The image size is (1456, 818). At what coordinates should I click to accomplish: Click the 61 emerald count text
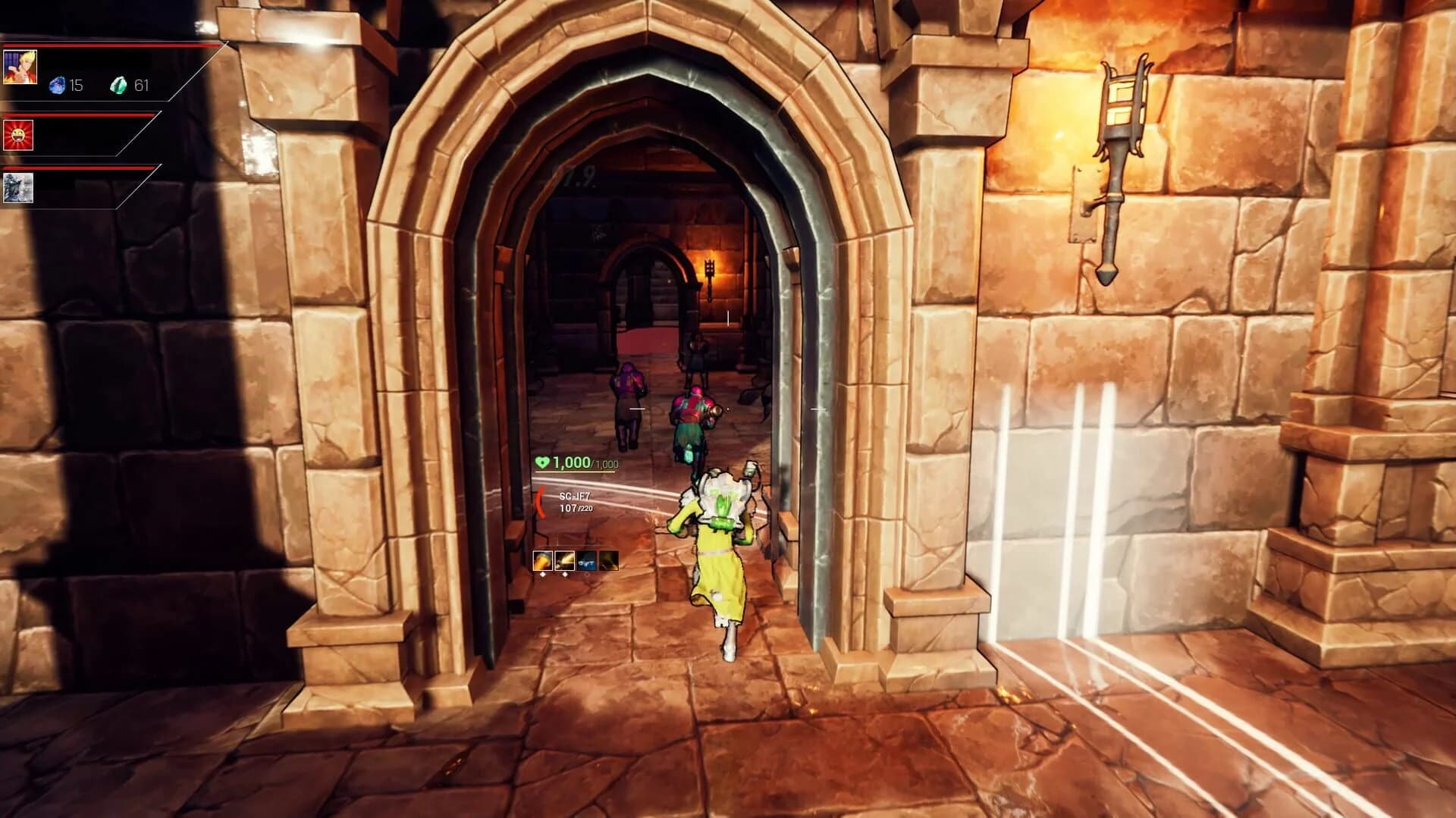[x=142, y=85]
